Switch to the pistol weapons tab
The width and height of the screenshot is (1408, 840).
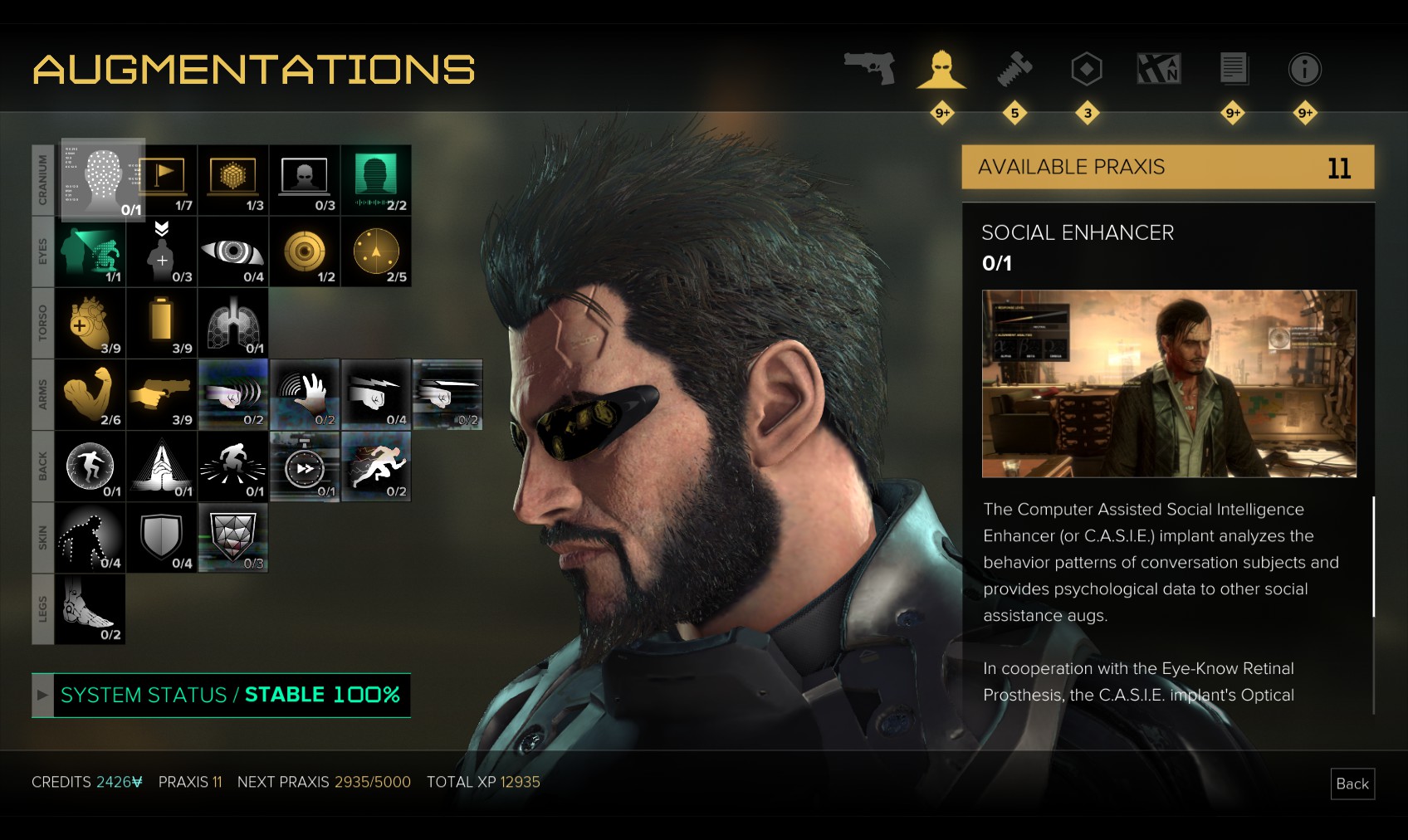[x=869, y=68]
